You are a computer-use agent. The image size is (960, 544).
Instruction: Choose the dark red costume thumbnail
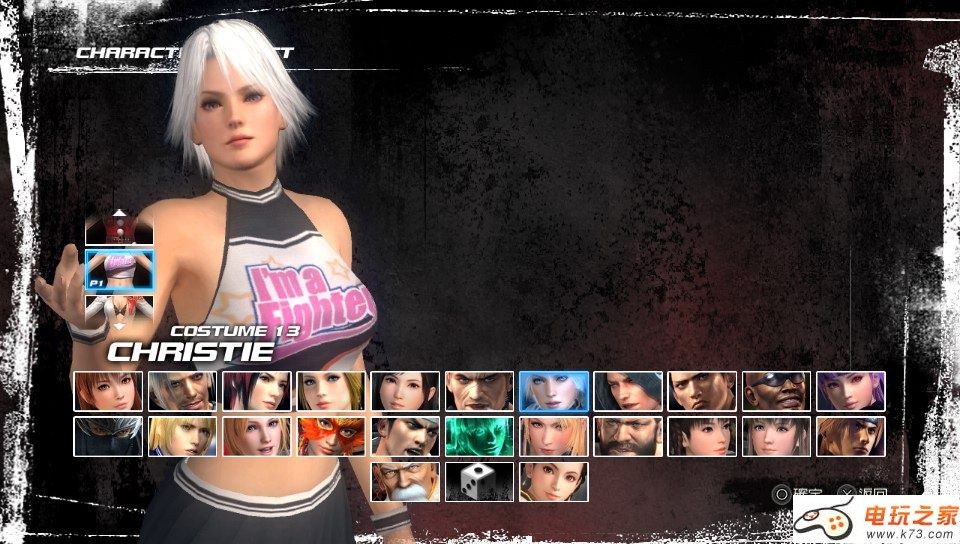pos(120,233)
